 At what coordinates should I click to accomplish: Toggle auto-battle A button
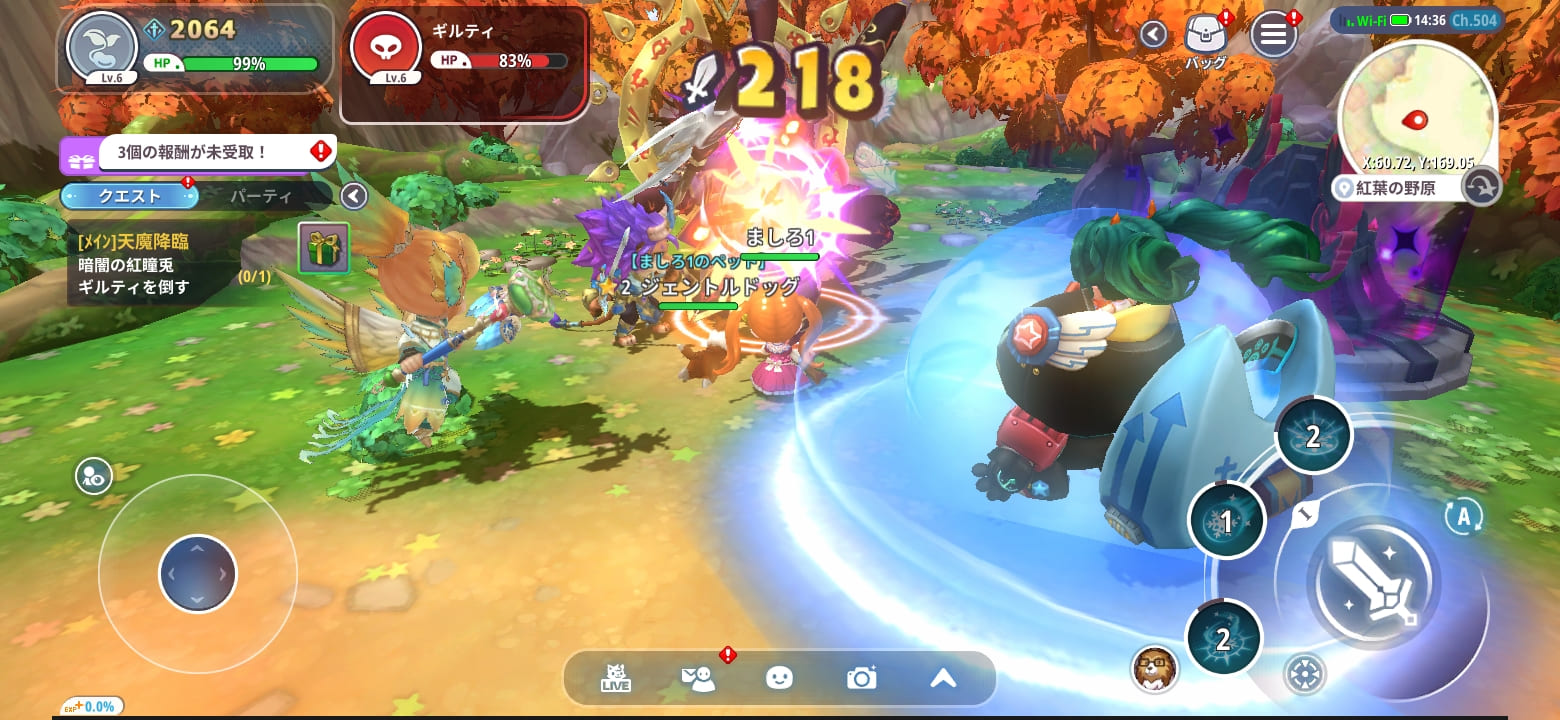click(1463, 516)
